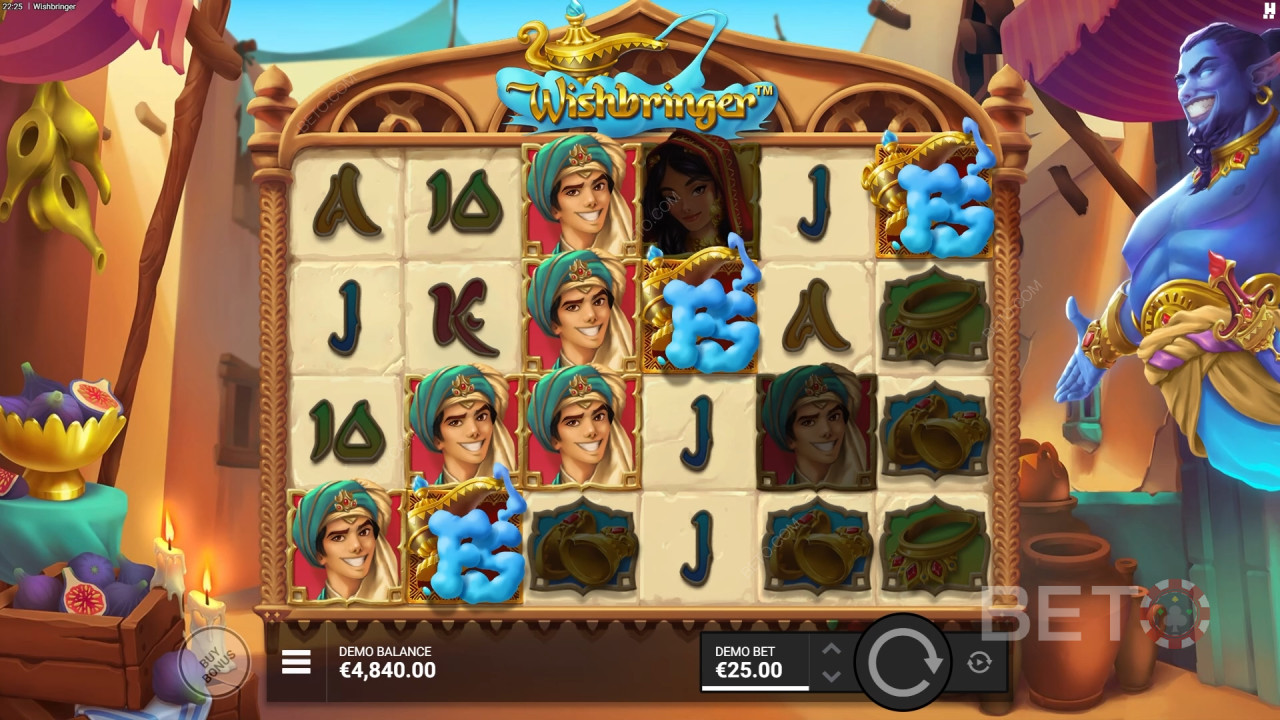Click the white bet progress bar
Viewport: 1280px width, 720px height.
pyautogui.click(x=755, y=690)
